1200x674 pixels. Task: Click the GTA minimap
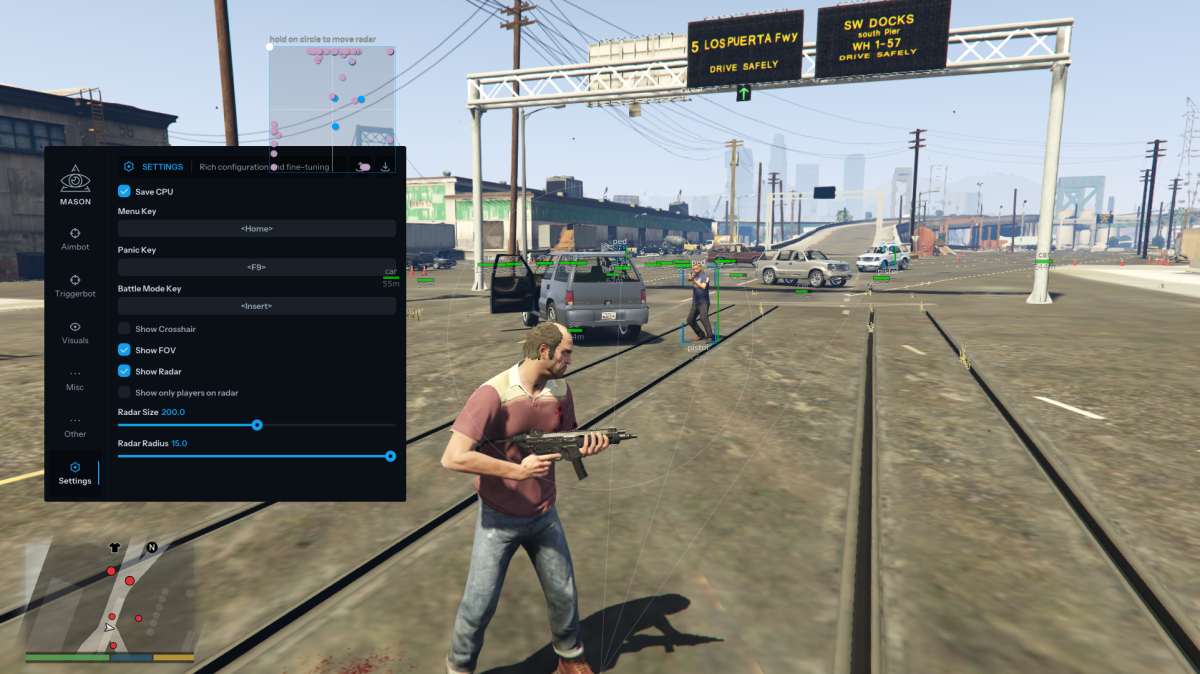click(x=110, y=598)
